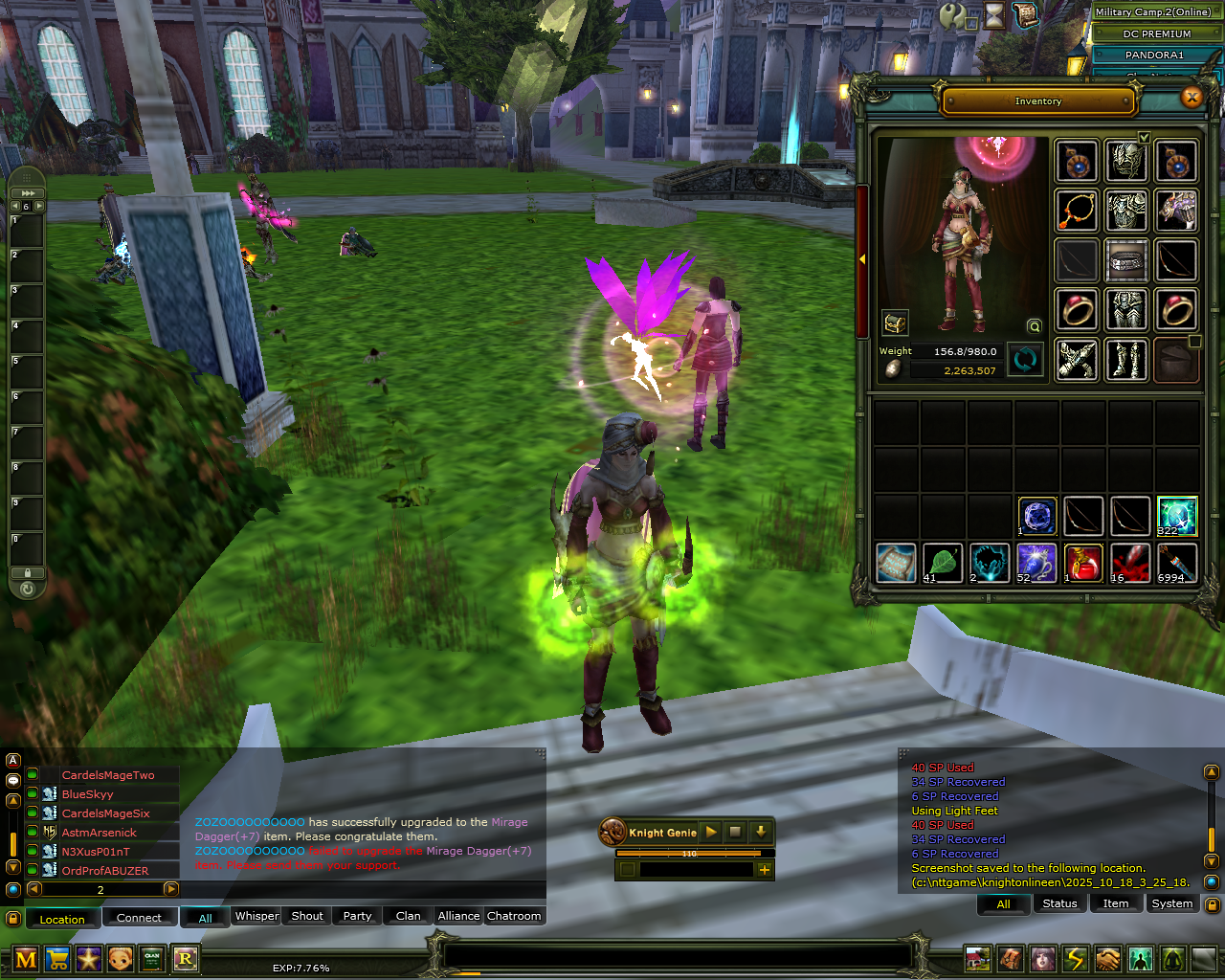Filter the info log to Item
The image size is (1225, 980).
click(1116, 903)
